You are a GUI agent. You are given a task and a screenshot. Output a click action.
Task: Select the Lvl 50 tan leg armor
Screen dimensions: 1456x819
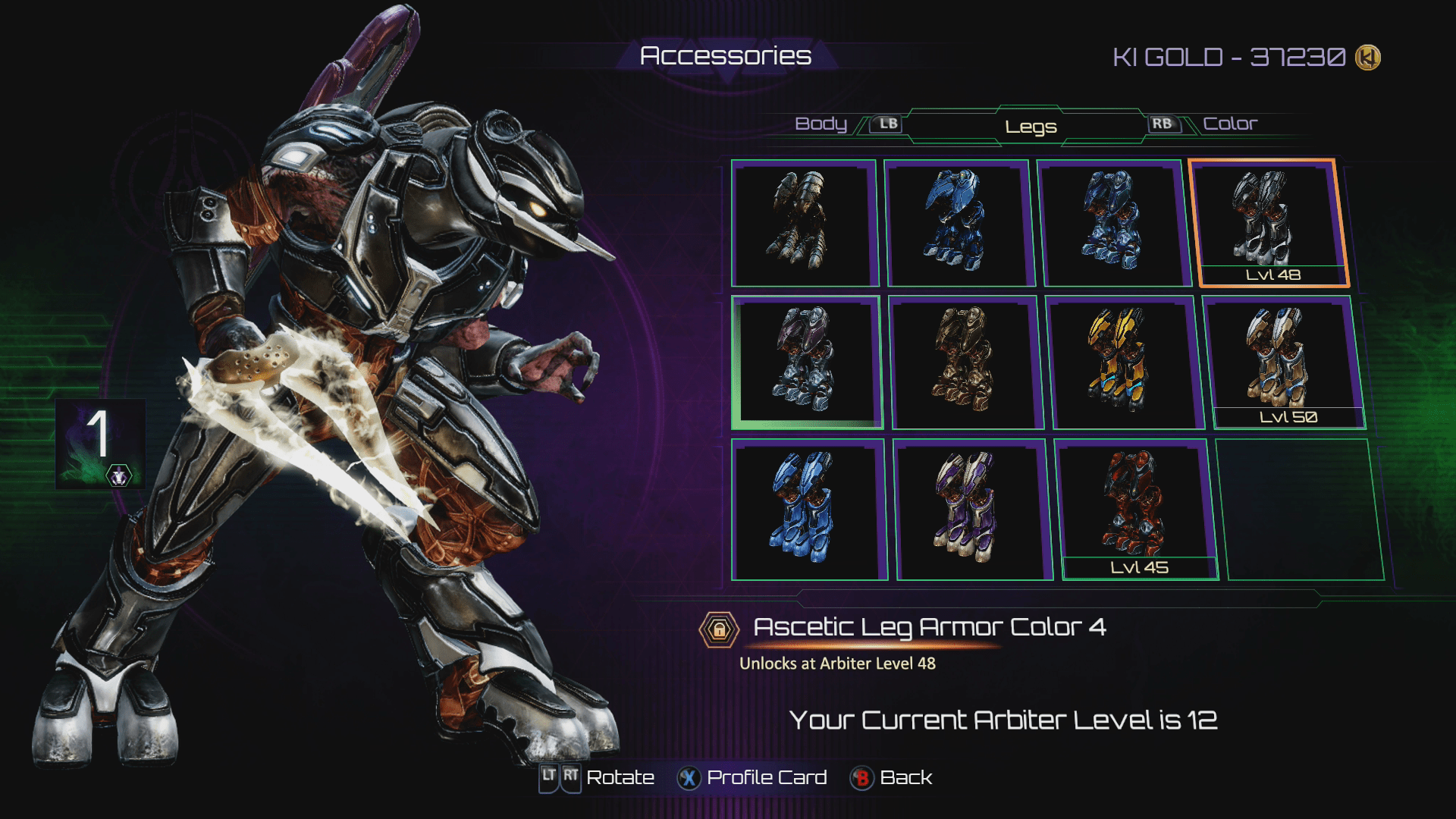click(1283, 362)
